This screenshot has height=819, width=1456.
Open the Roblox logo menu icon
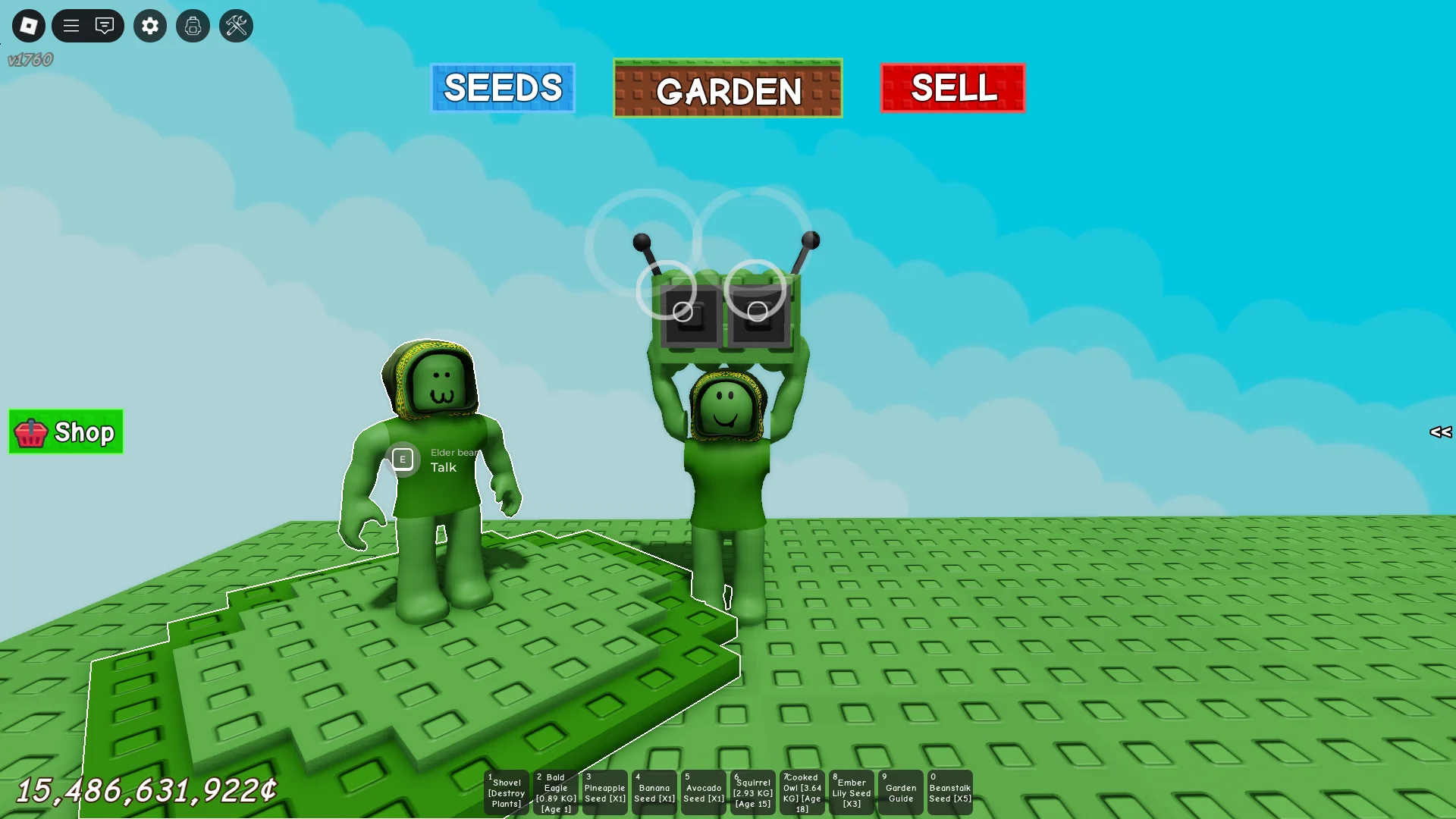tap(28, 25)
